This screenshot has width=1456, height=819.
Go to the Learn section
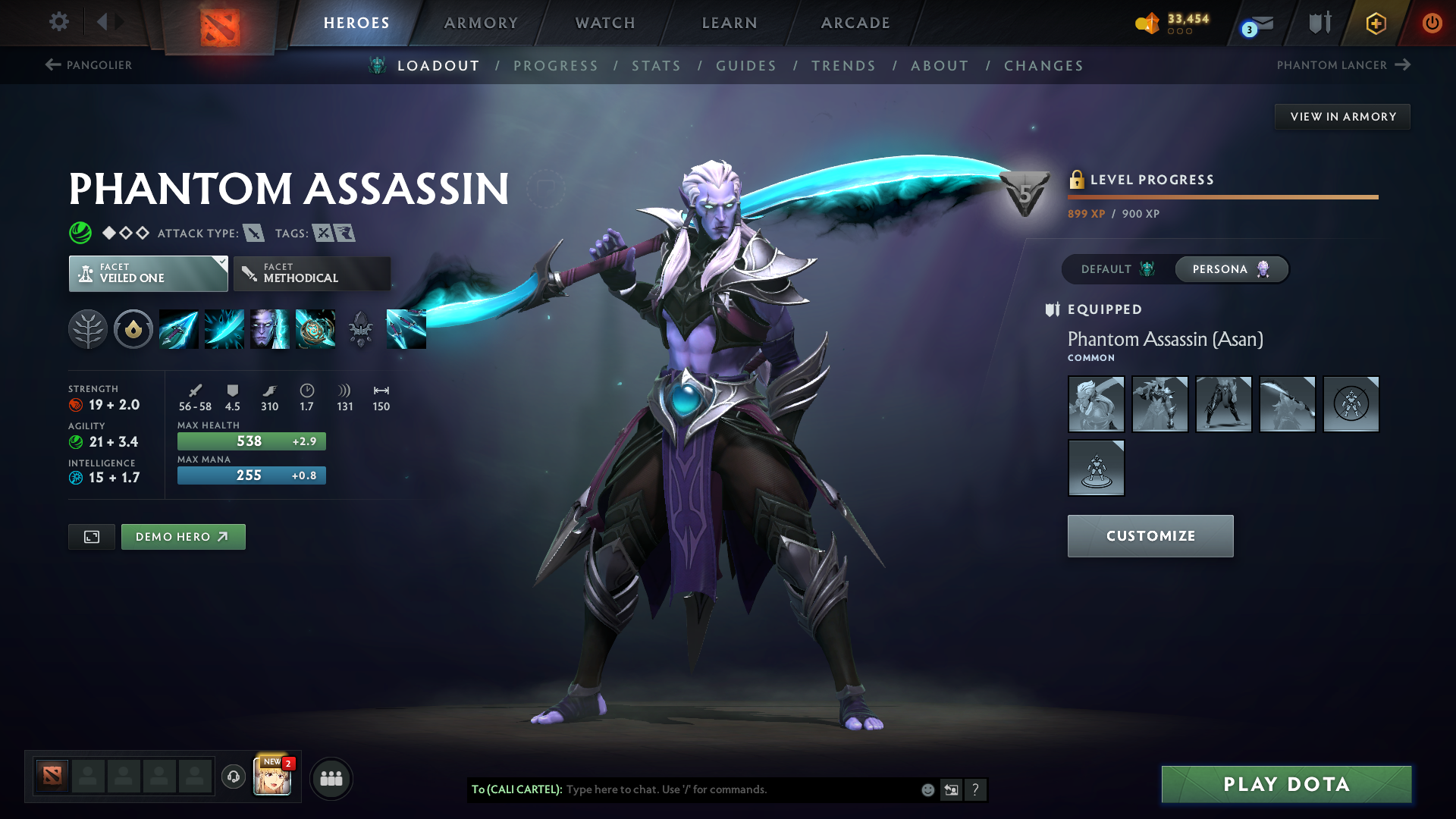point(730,23)
